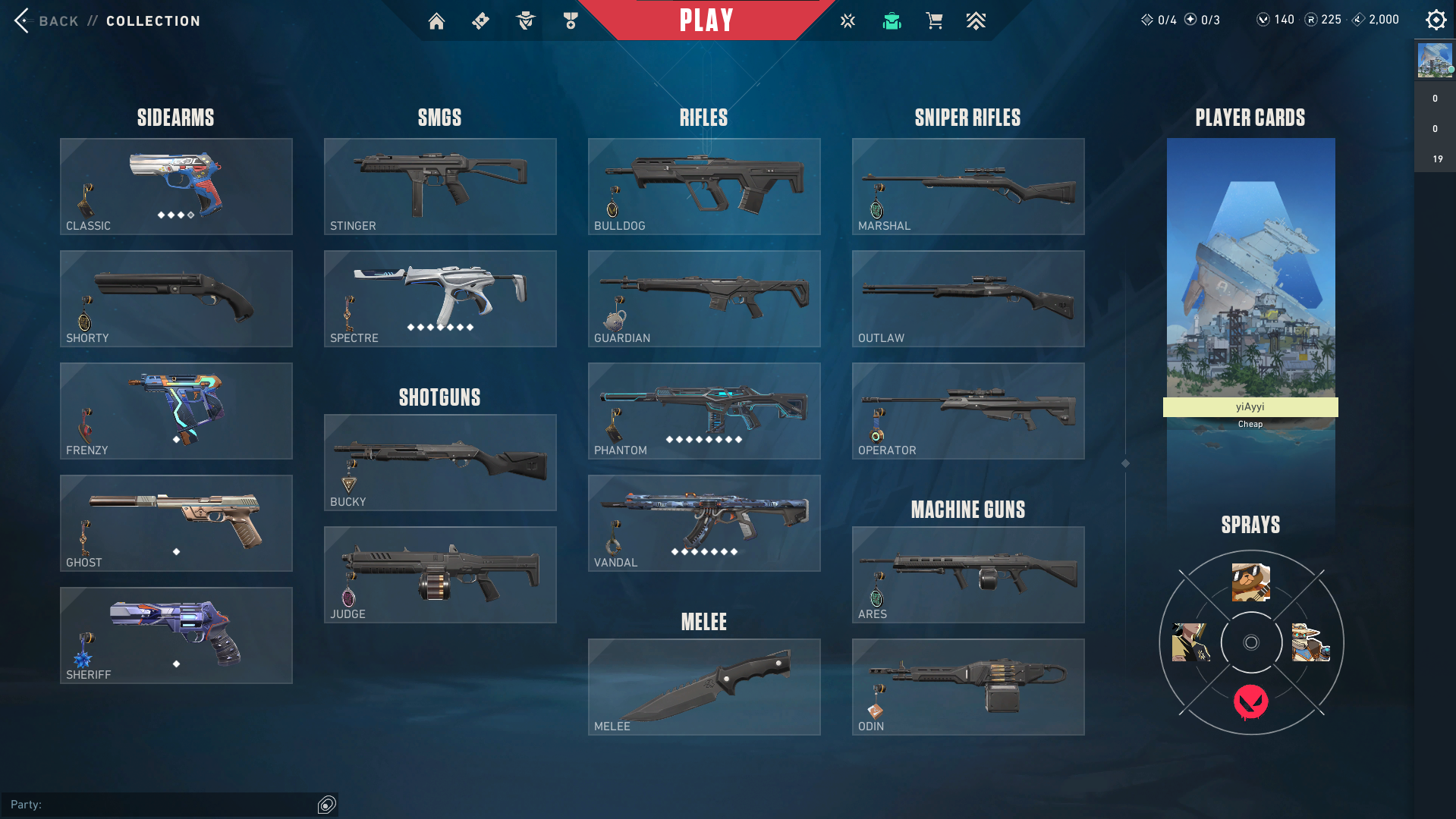Viewport: 1456px width, 819px height.
Task: Open the Melee knife tile
Action: pyautogui.click(x=704, y=687)
